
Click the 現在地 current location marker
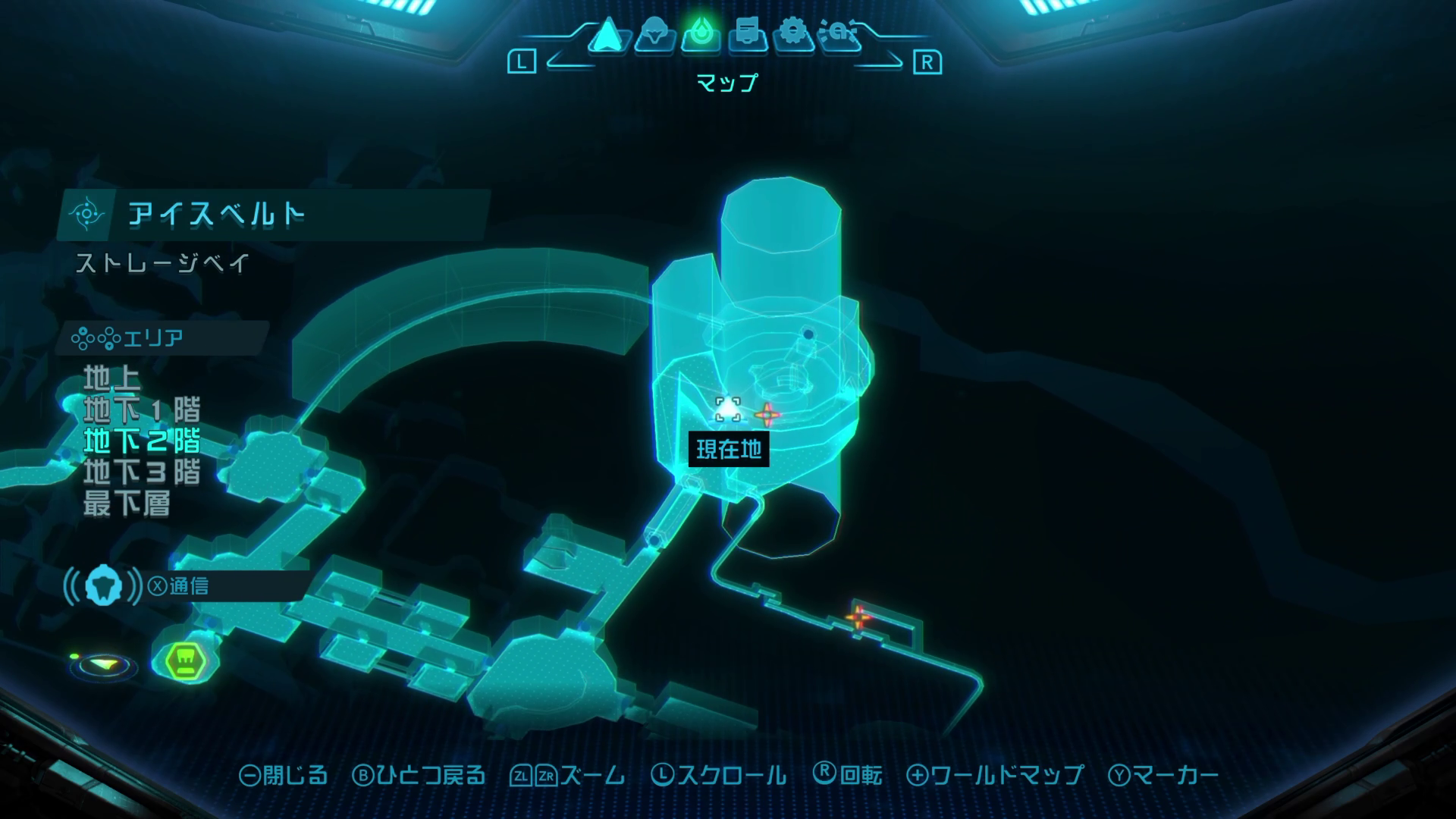(x=728, y=409)
